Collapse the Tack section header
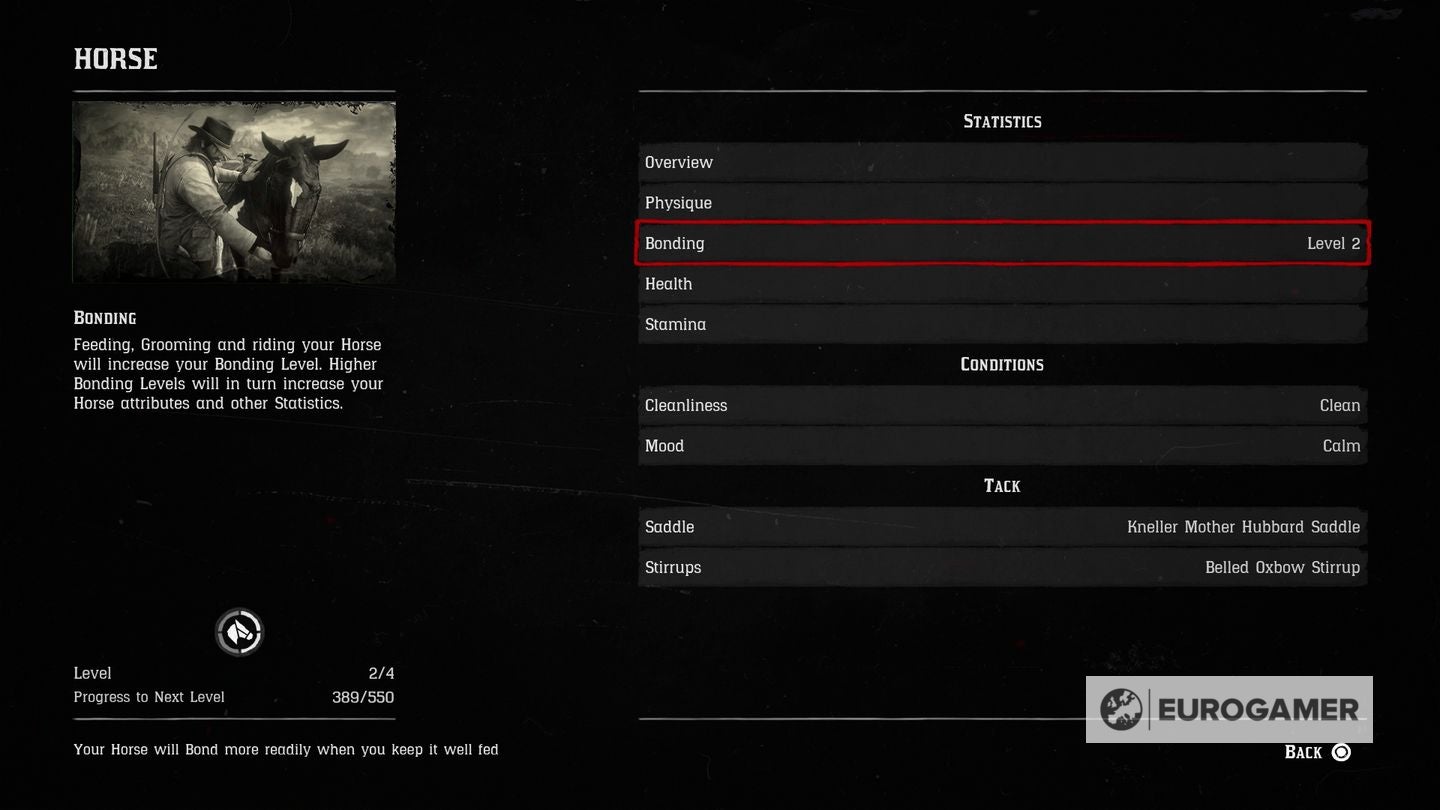Image resolution: width=1440 pixels, height=810 pixels. click(x=1001, y=485)
